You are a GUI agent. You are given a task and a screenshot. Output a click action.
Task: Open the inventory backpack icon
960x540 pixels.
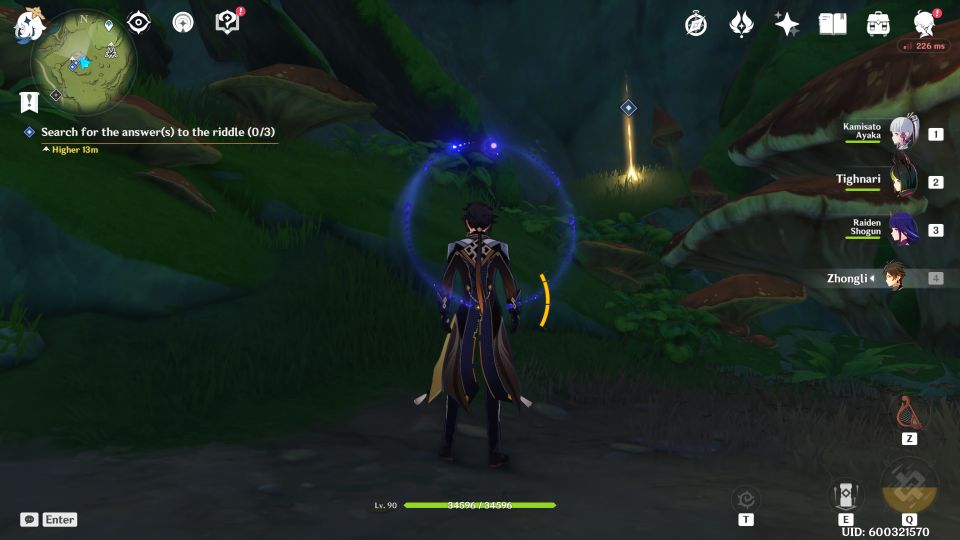[879, 24]
